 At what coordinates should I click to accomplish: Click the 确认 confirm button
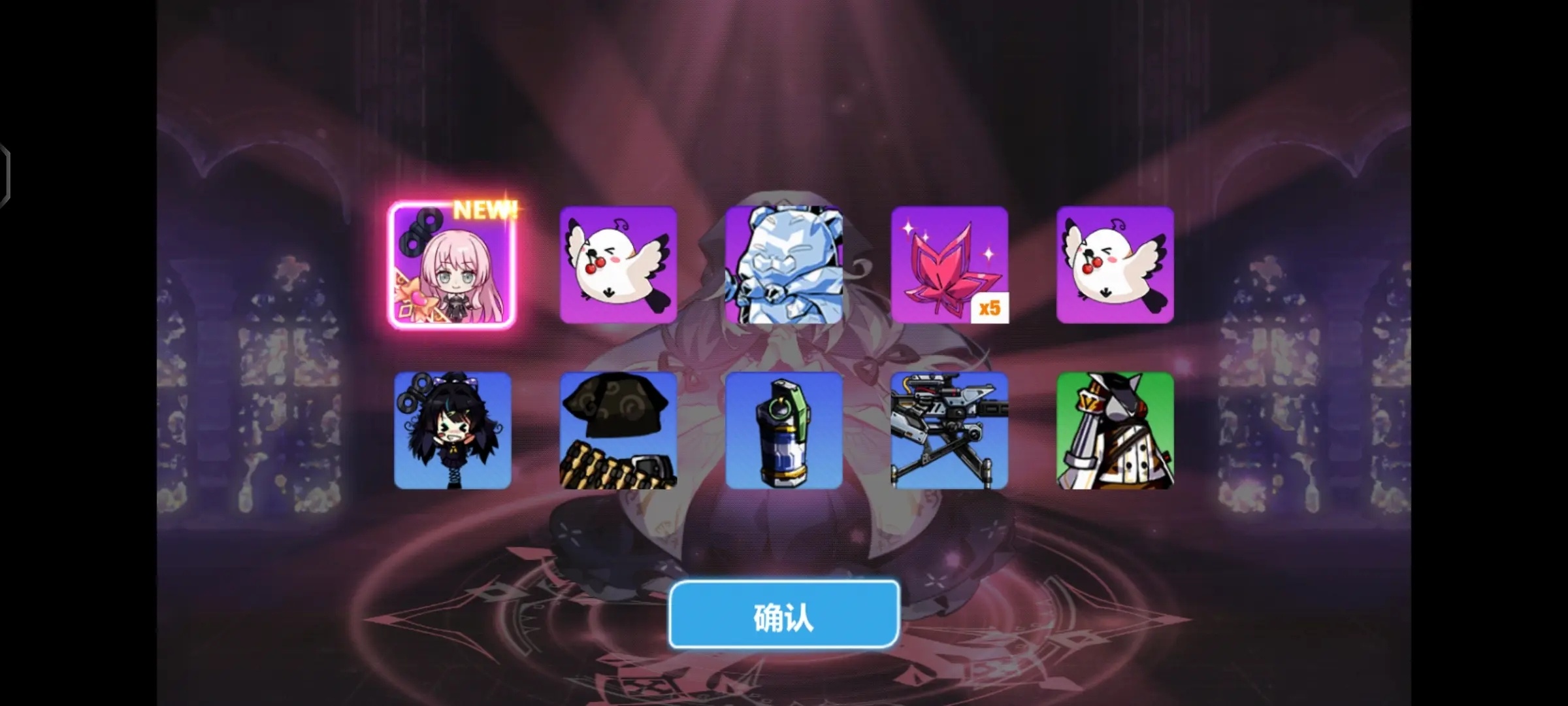pyautogui.click(x=783, y=616)
